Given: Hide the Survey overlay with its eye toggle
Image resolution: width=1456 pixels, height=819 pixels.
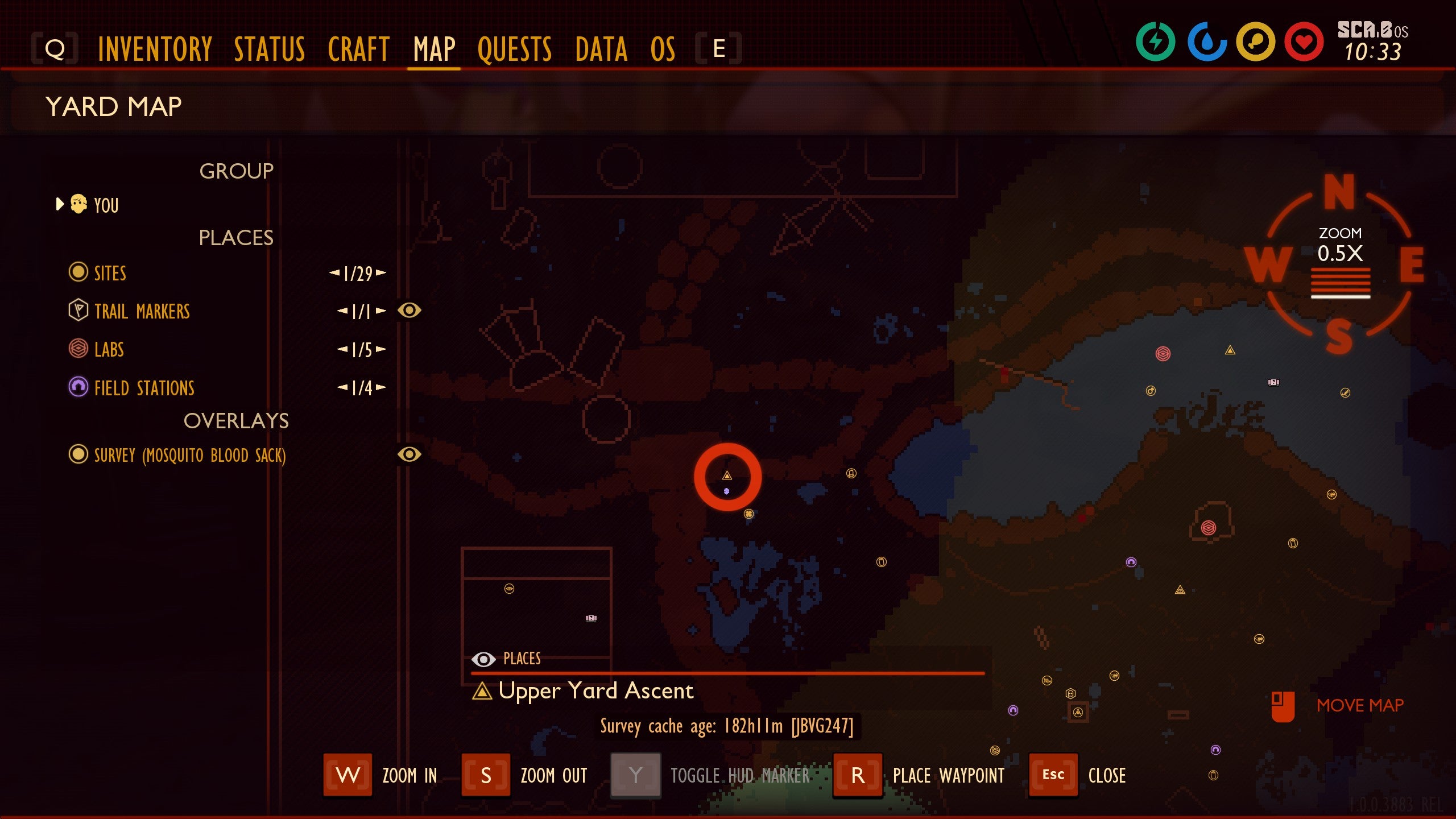Looking at the screenshot, I should (411, 455).
